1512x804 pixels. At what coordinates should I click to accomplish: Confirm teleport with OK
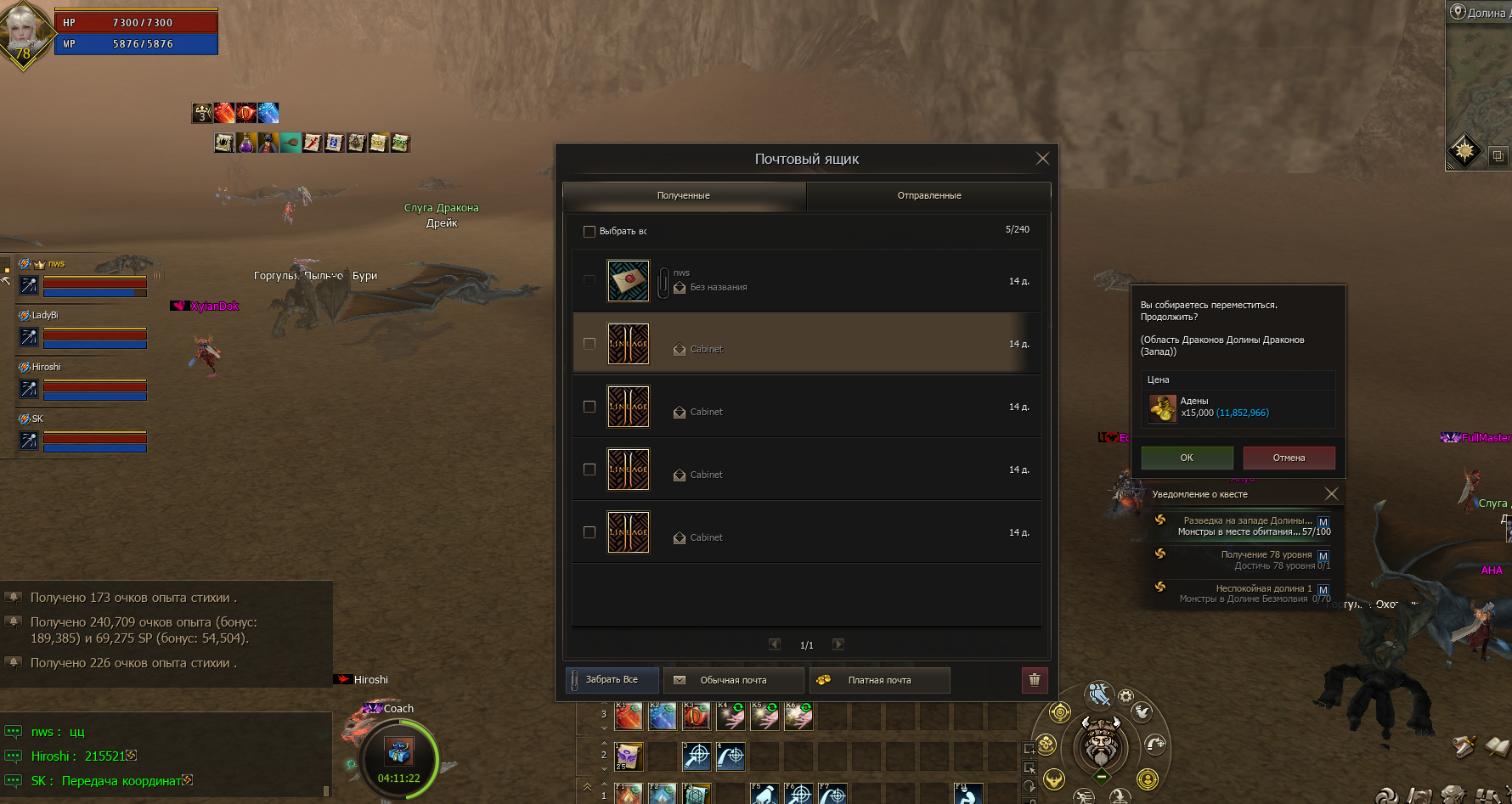click(x=1187, y=458)
